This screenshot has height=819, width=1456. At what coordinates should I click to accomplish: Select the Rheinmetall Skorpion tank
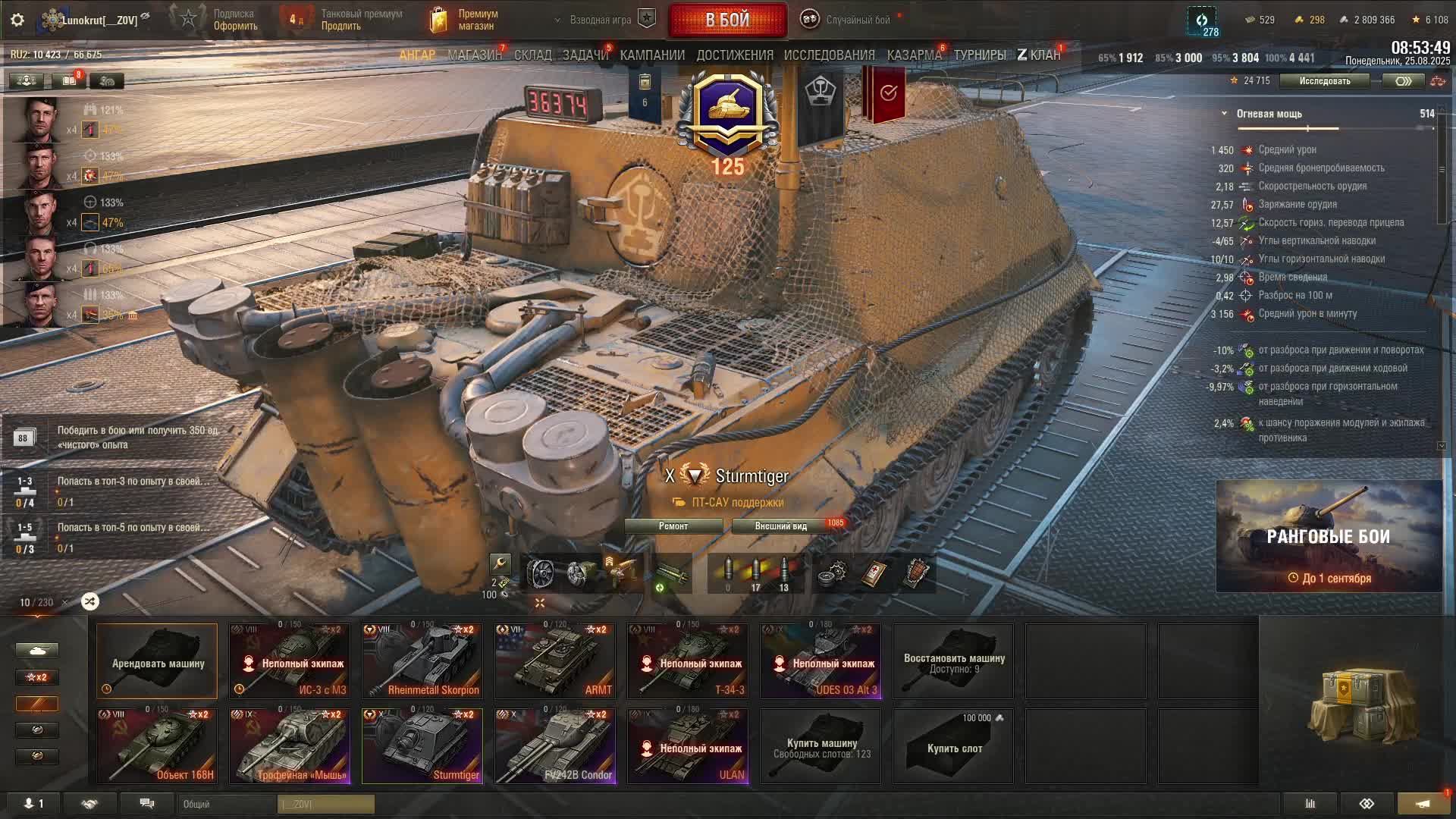pyautogui.click(x=422, y=661)
